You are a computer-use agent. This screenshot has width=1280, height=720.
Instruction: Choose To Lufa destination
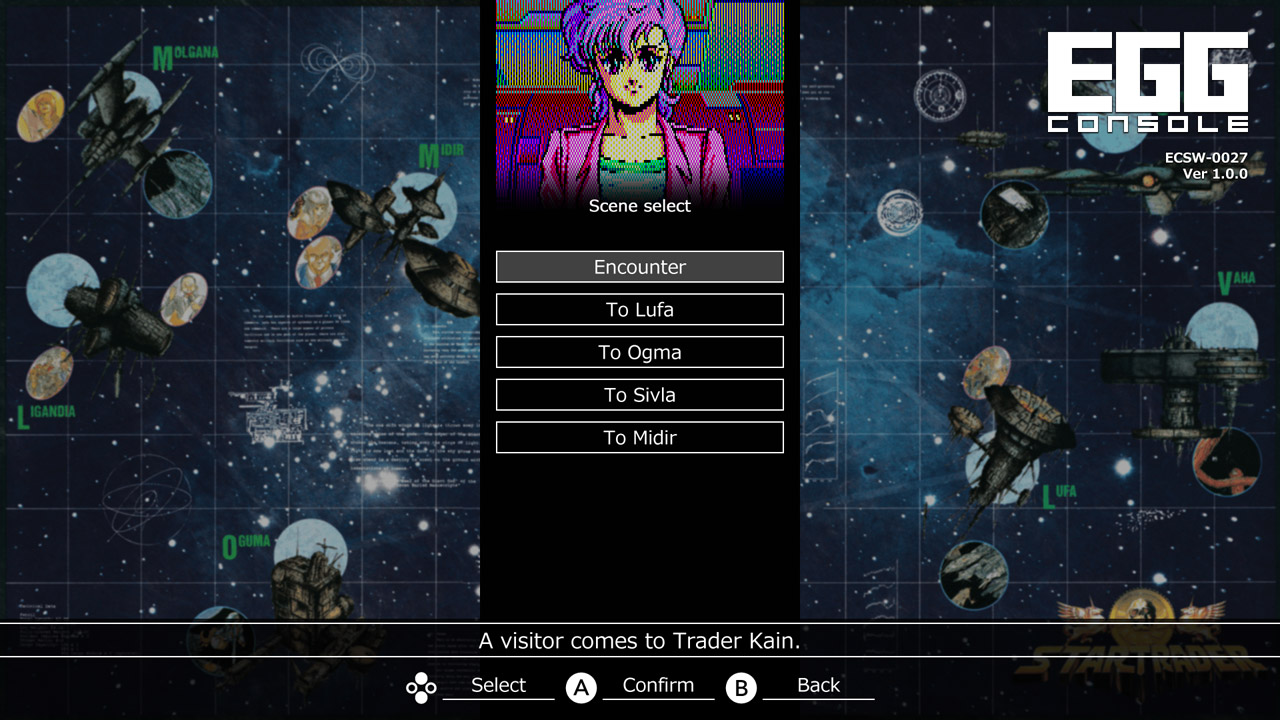[639, 309]
